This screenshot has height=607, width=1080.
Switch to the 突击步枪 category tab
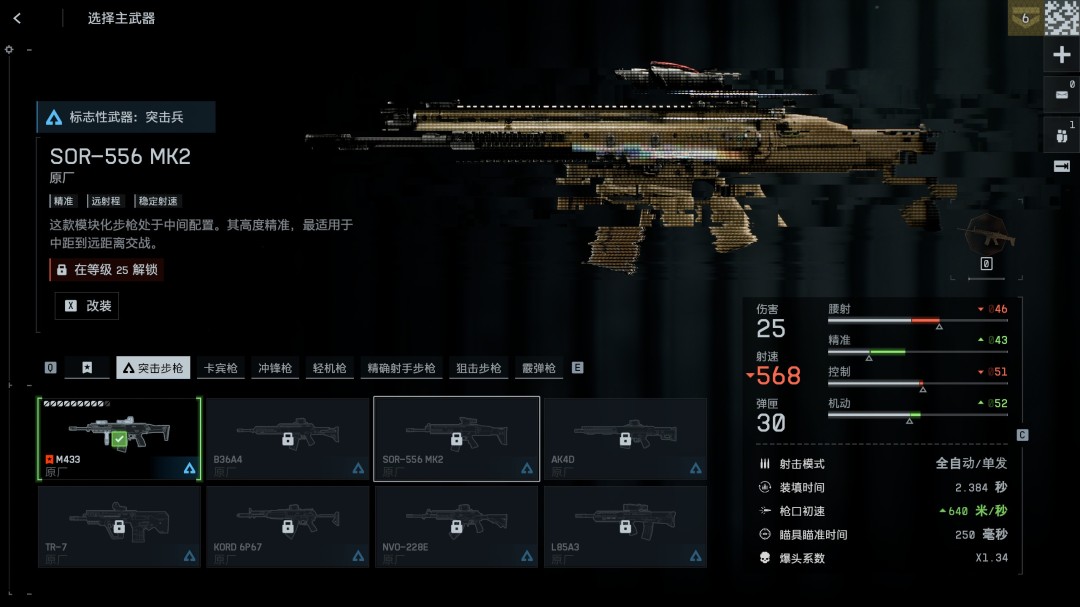click(x=153, y=368)
